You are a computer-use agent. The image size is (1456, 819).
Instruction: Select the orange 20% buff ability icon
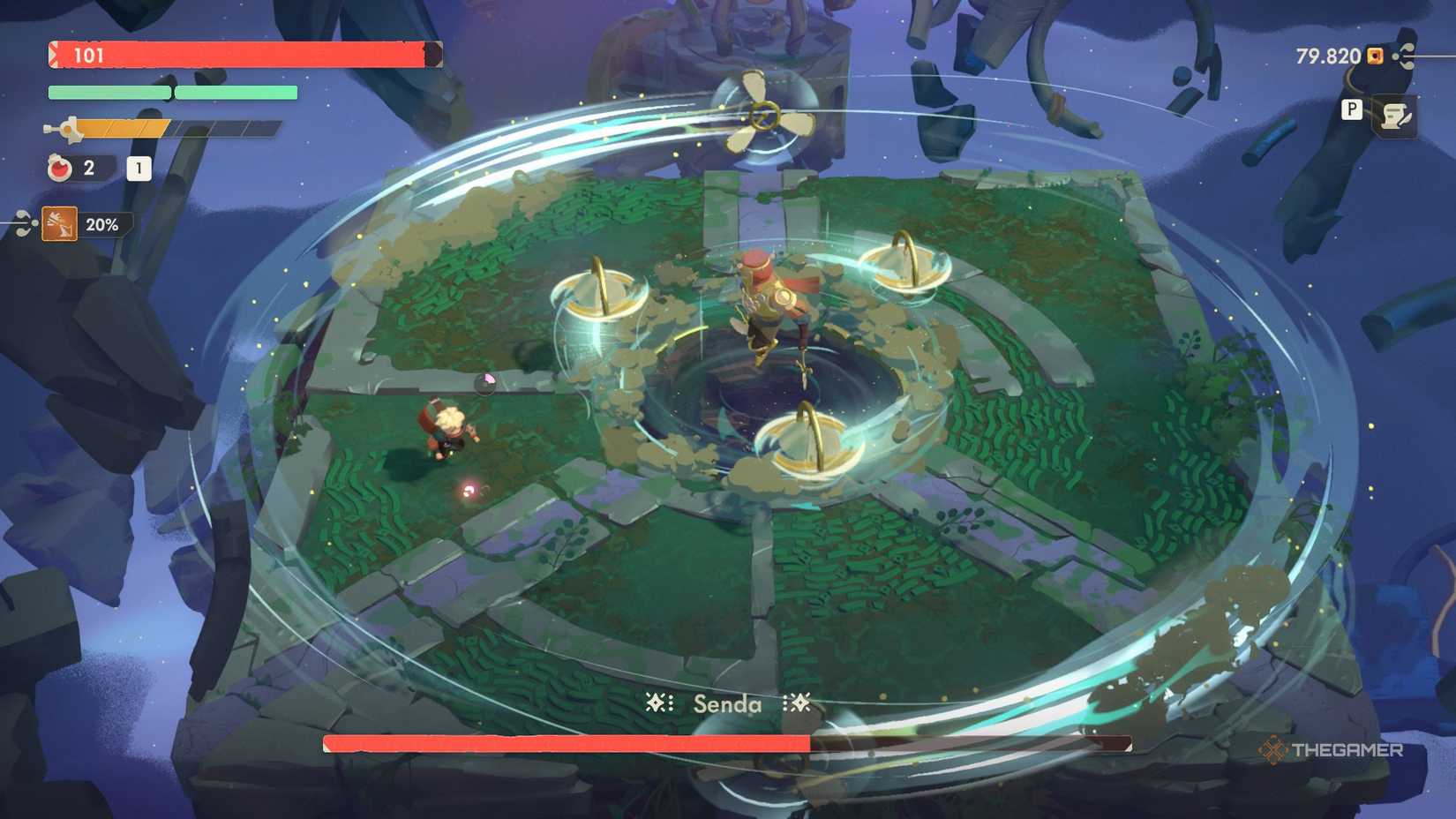pos(59,224)
